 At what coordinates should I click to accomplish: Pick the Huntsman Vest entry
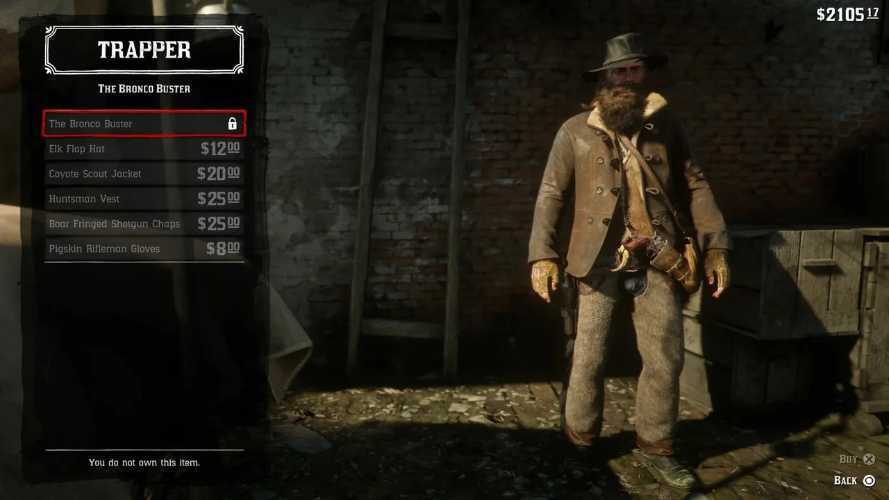143,199
